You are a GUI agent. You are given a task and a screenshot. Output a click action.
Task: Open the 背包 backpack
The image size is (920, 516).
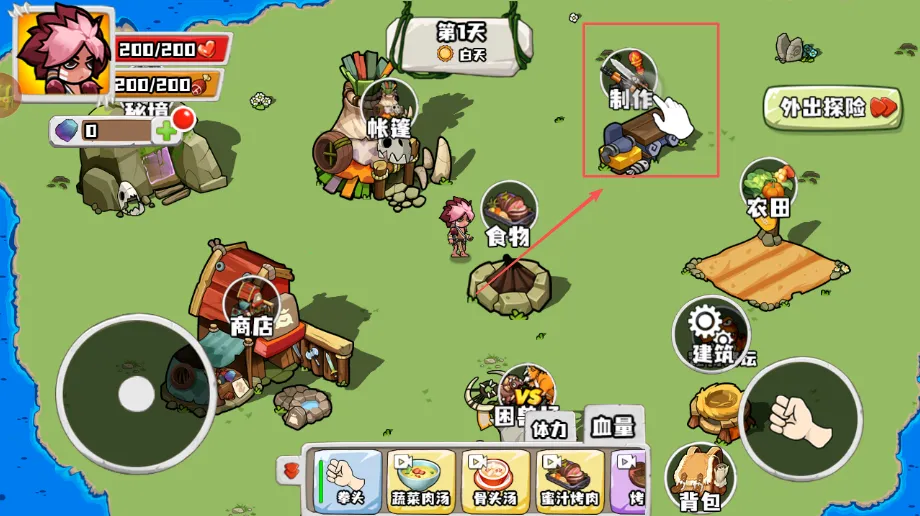click(x=700, y=474)
